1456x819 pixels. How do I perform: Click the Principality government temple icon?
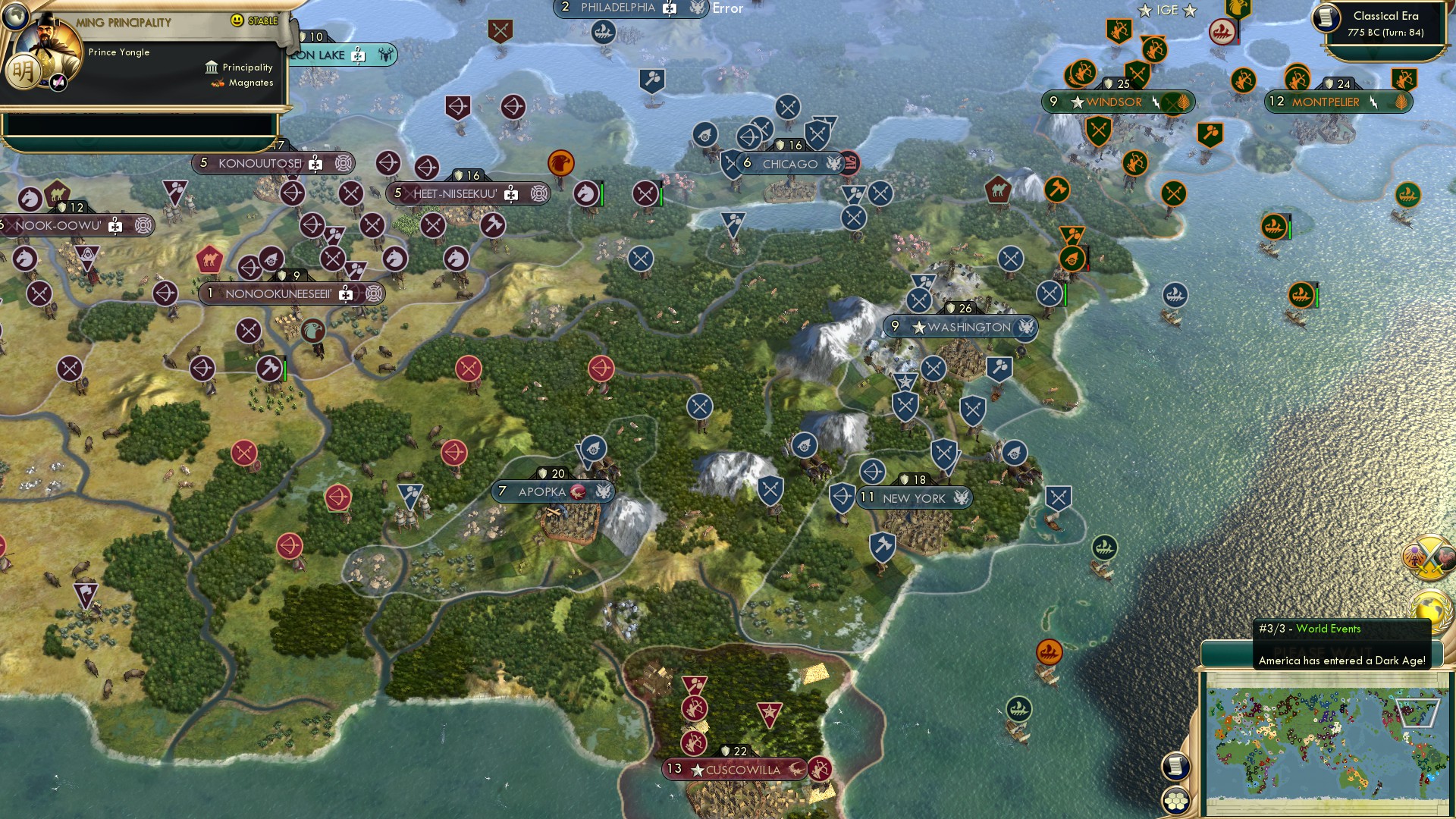click(212, 67)
